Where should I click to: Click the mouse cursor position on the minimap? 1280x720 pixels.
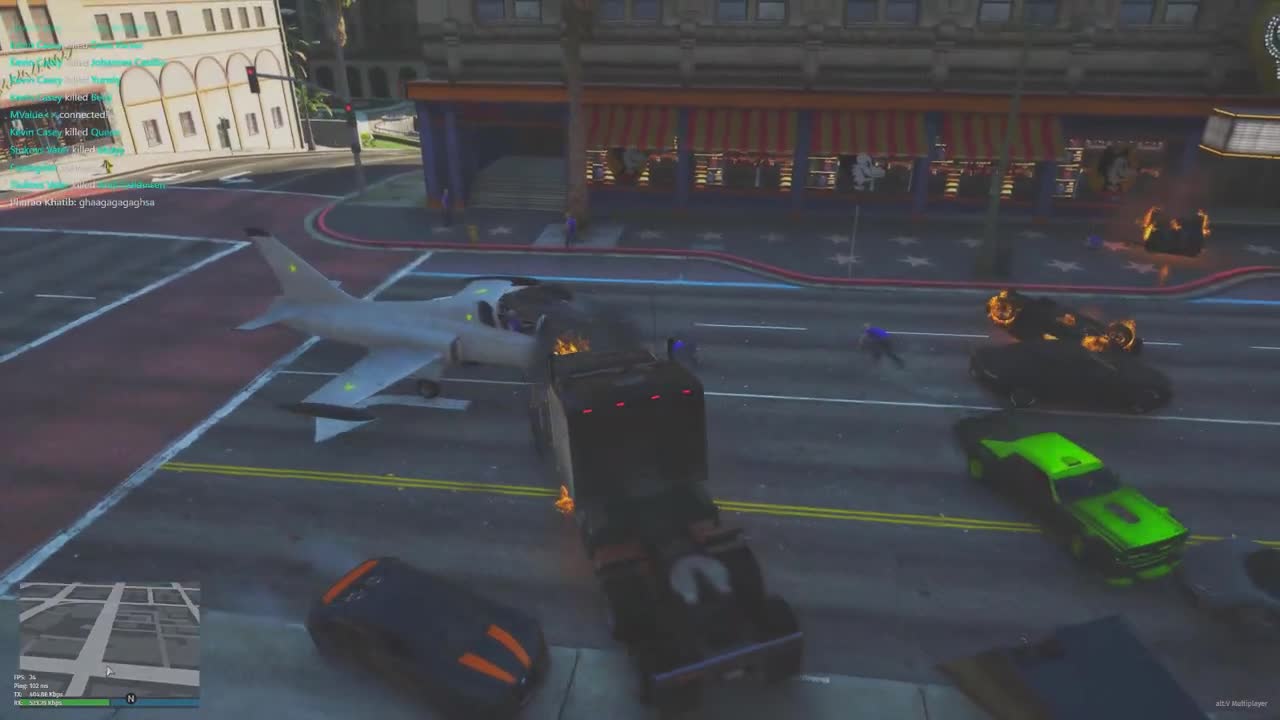point(108,670)
